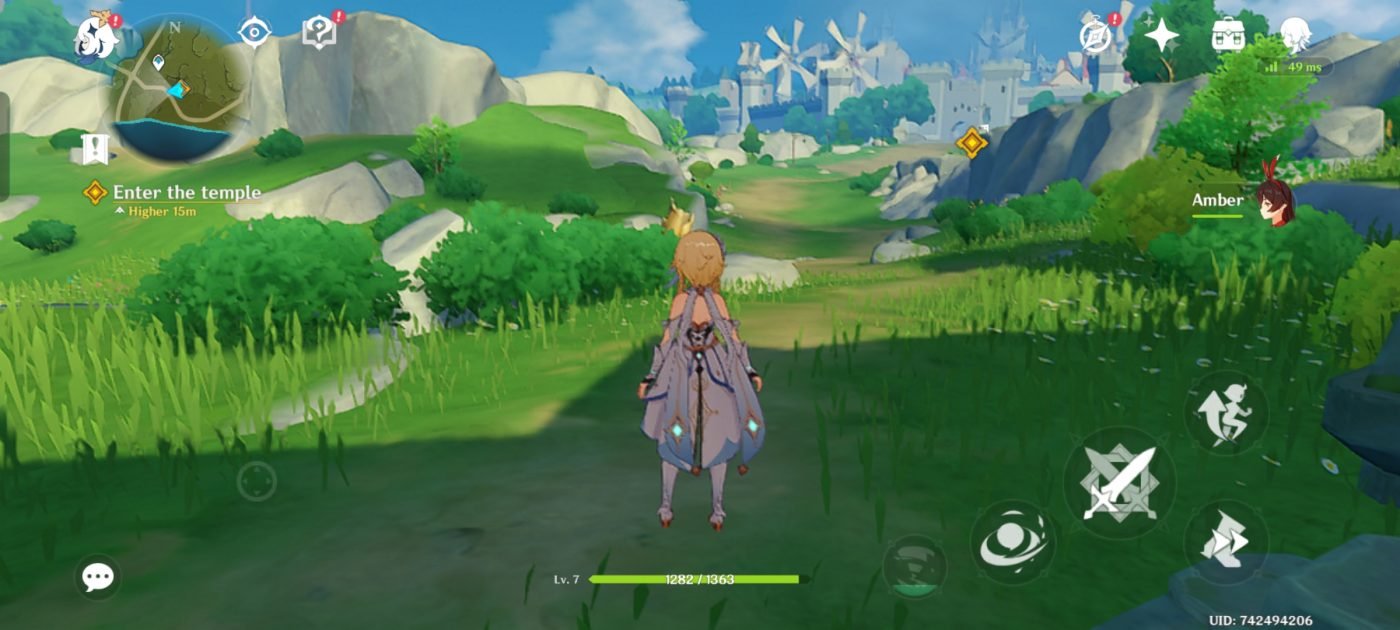
Task: Open the Wish star menu
Action: coord(1161,35)
